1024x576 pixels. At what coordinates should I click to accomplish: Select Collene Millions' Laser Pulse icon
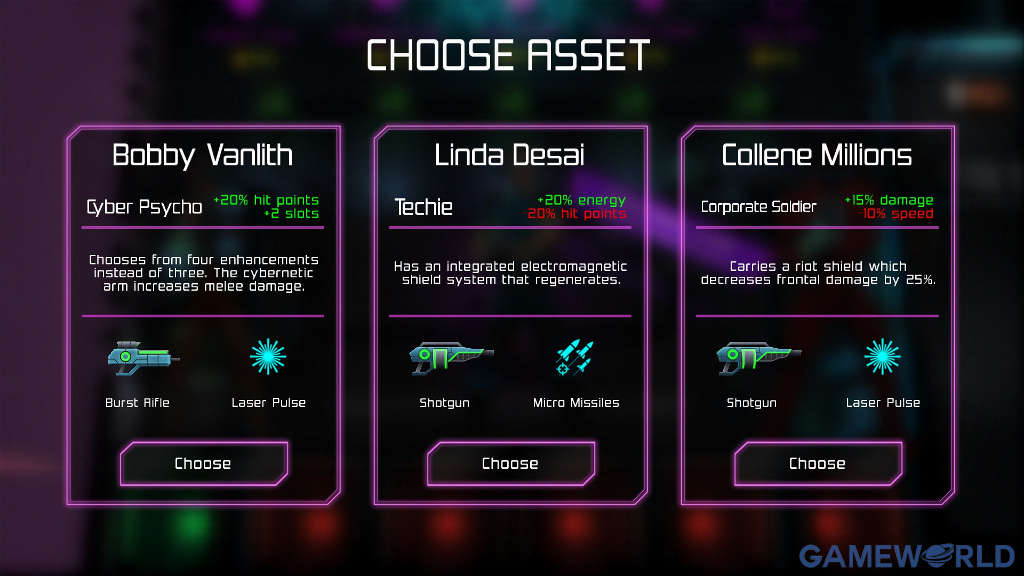pyautogui.click(x=882, y=358)
